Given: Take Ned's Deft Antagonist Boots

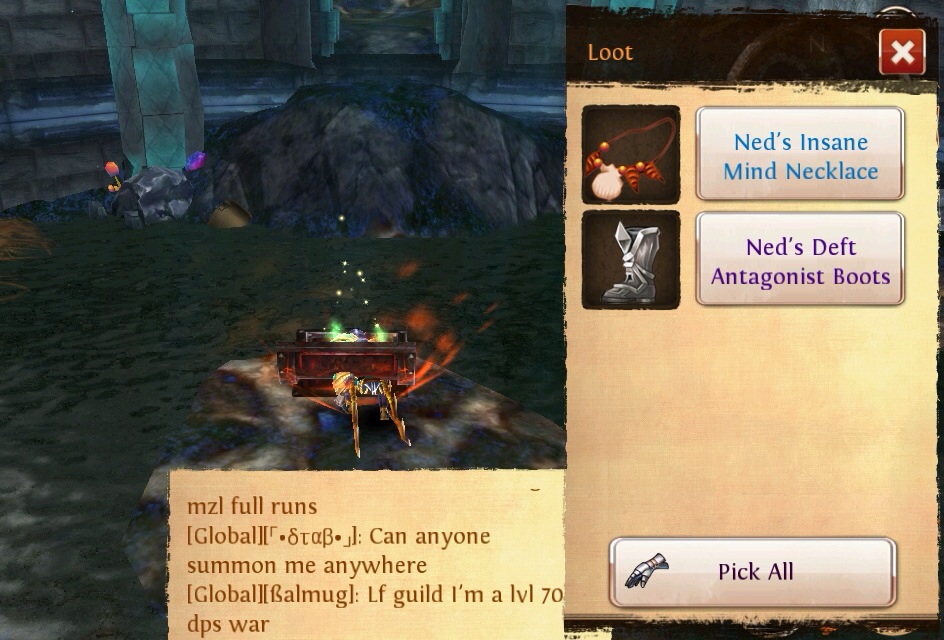Looking at the screenshot, I should pos(800,261).
